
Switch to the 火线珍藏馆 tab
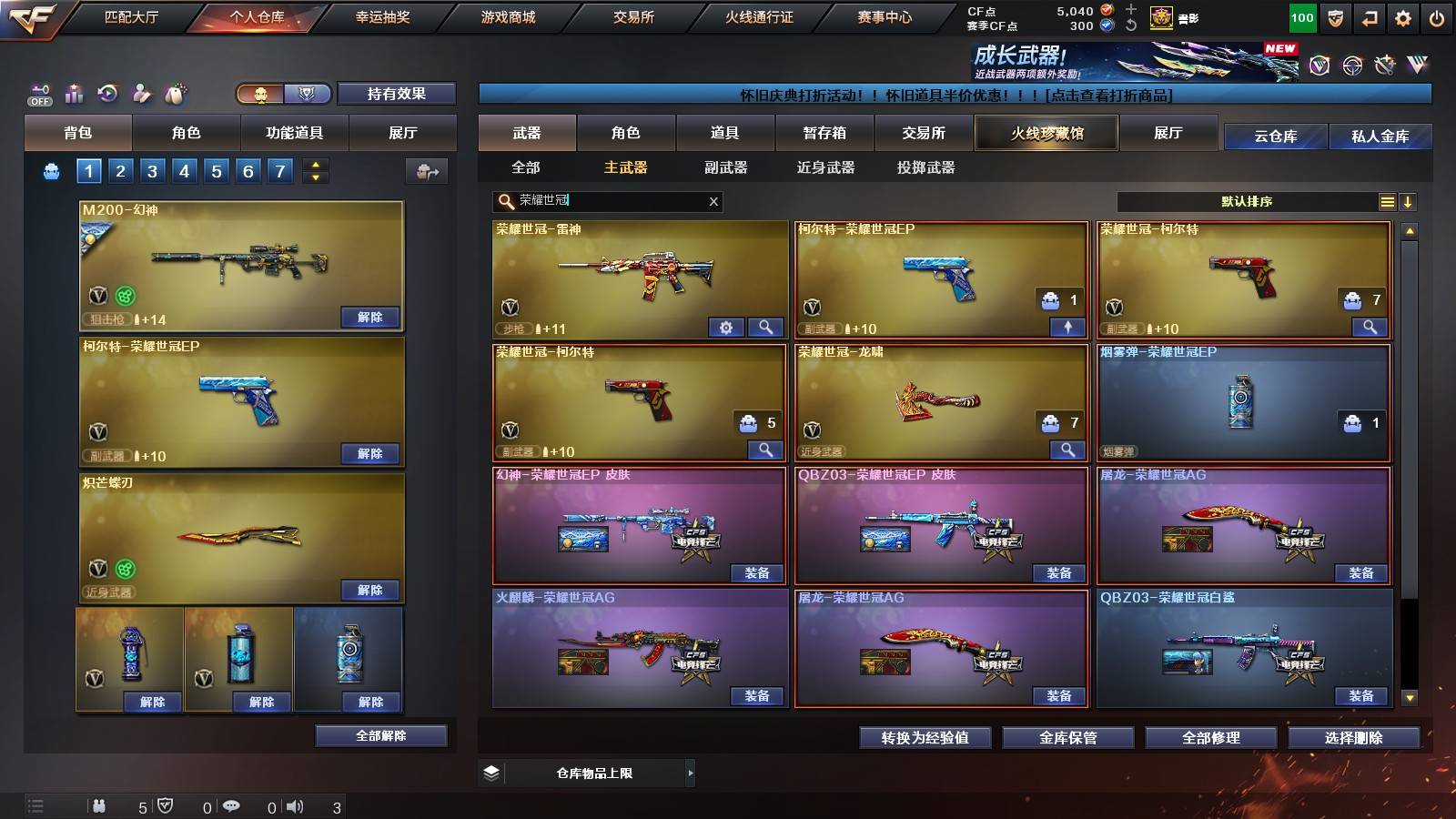tap(1046, 133)
